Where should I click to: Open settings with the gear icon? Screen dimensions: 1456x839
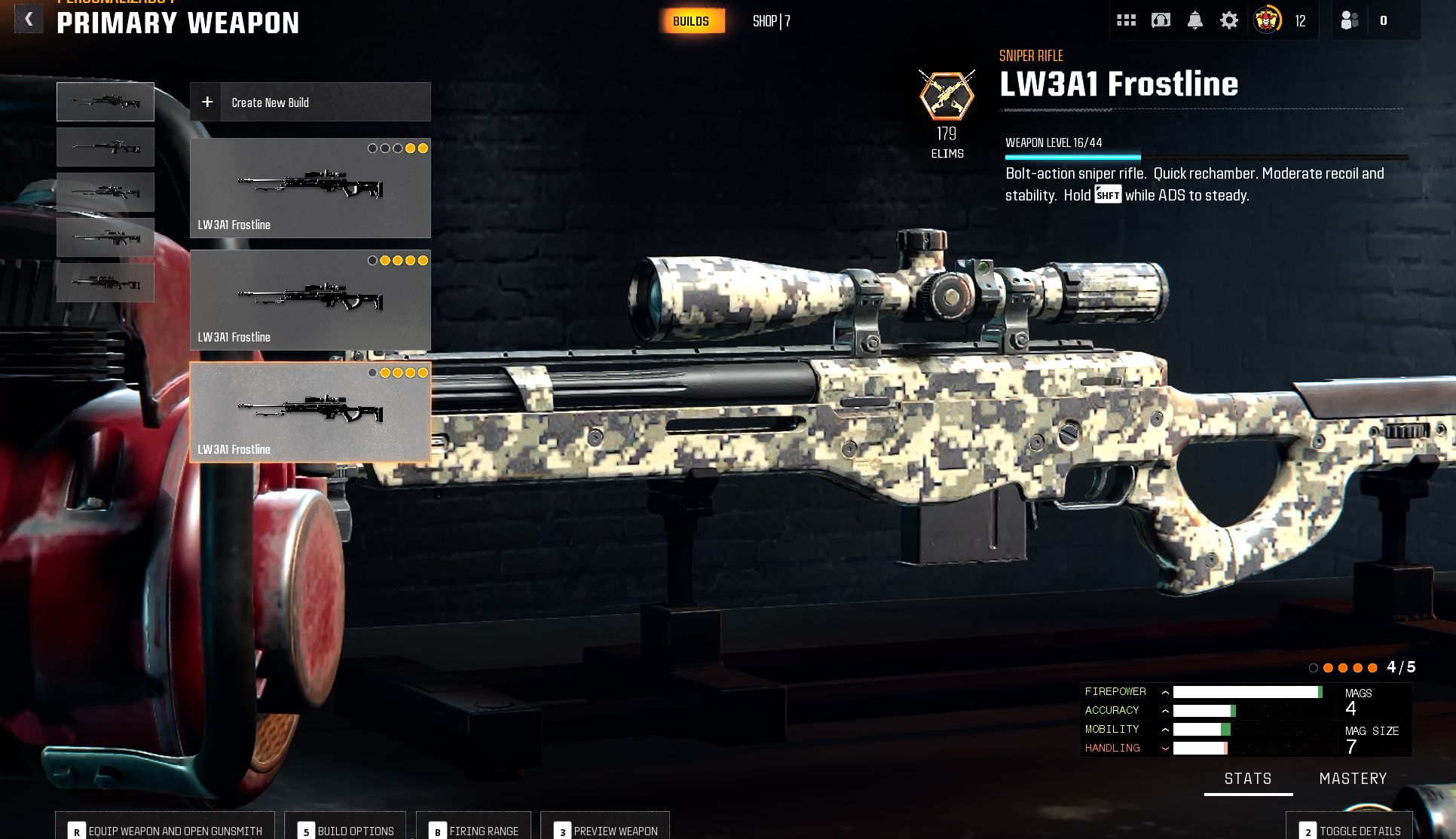[1229, 20]
